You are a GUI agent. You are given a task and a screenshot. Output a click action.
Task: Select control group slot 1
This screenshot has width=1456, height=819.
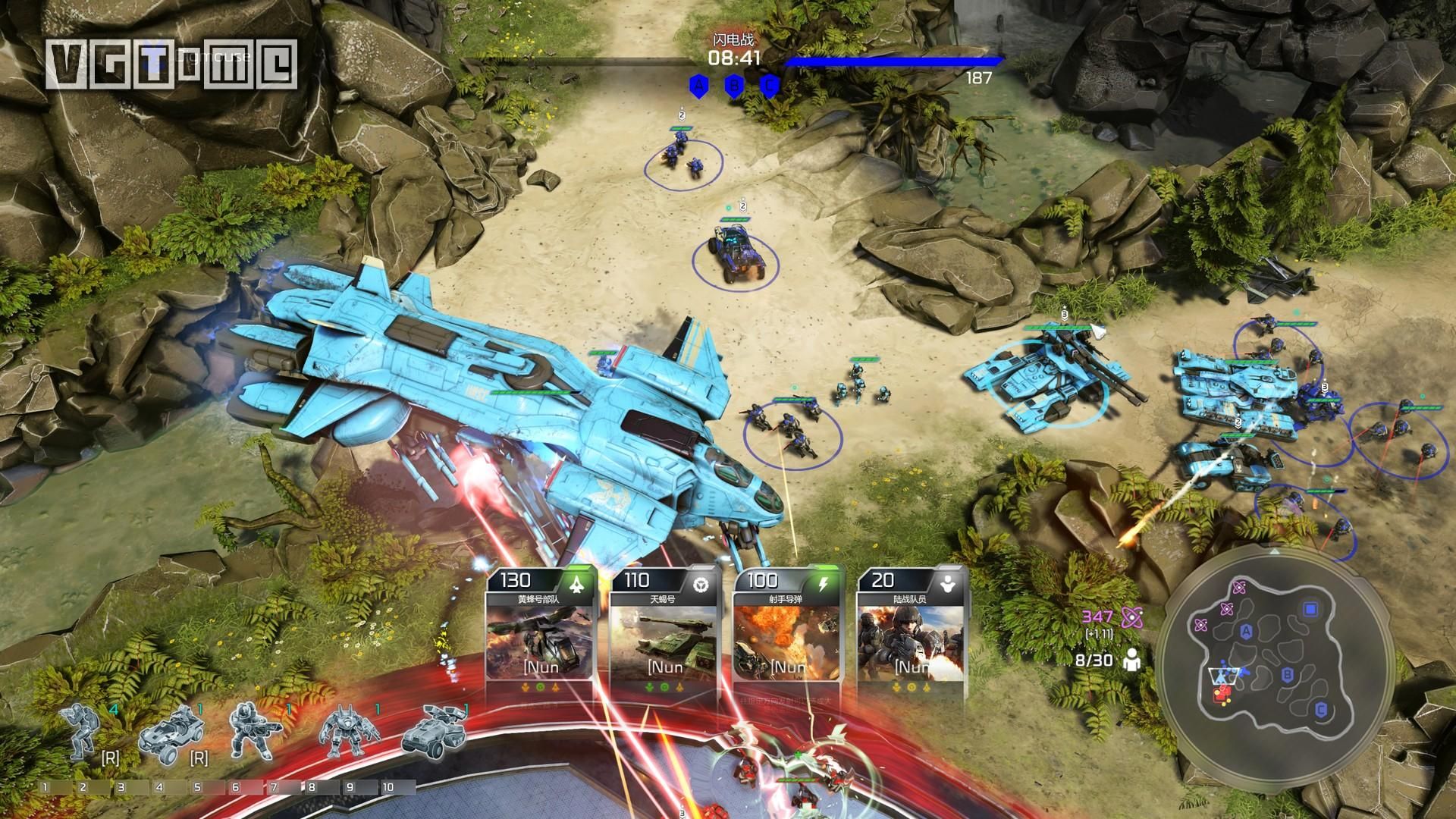pyautogui.click(x=46, y=787)
